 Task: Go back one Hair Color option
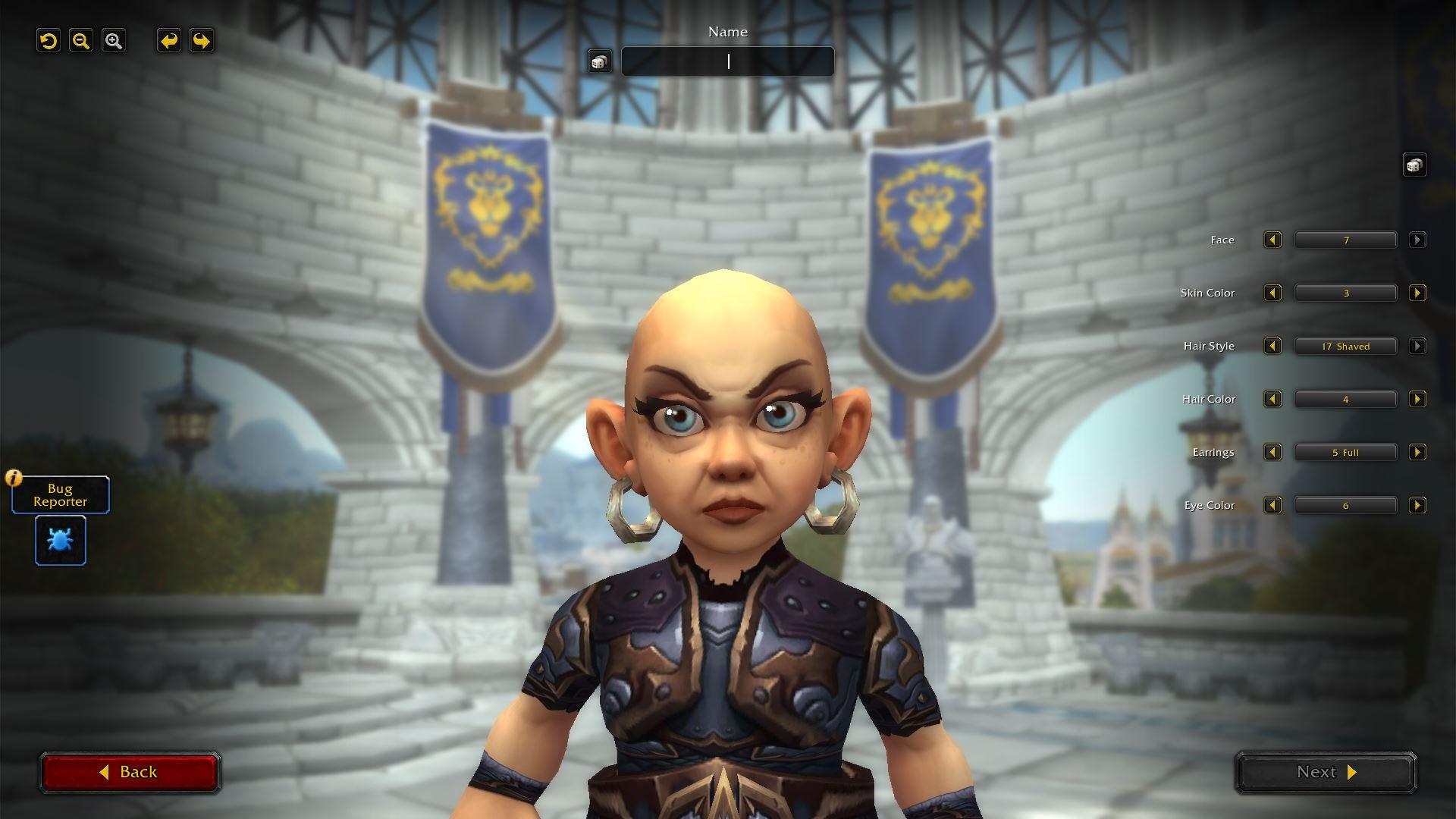1272,399
